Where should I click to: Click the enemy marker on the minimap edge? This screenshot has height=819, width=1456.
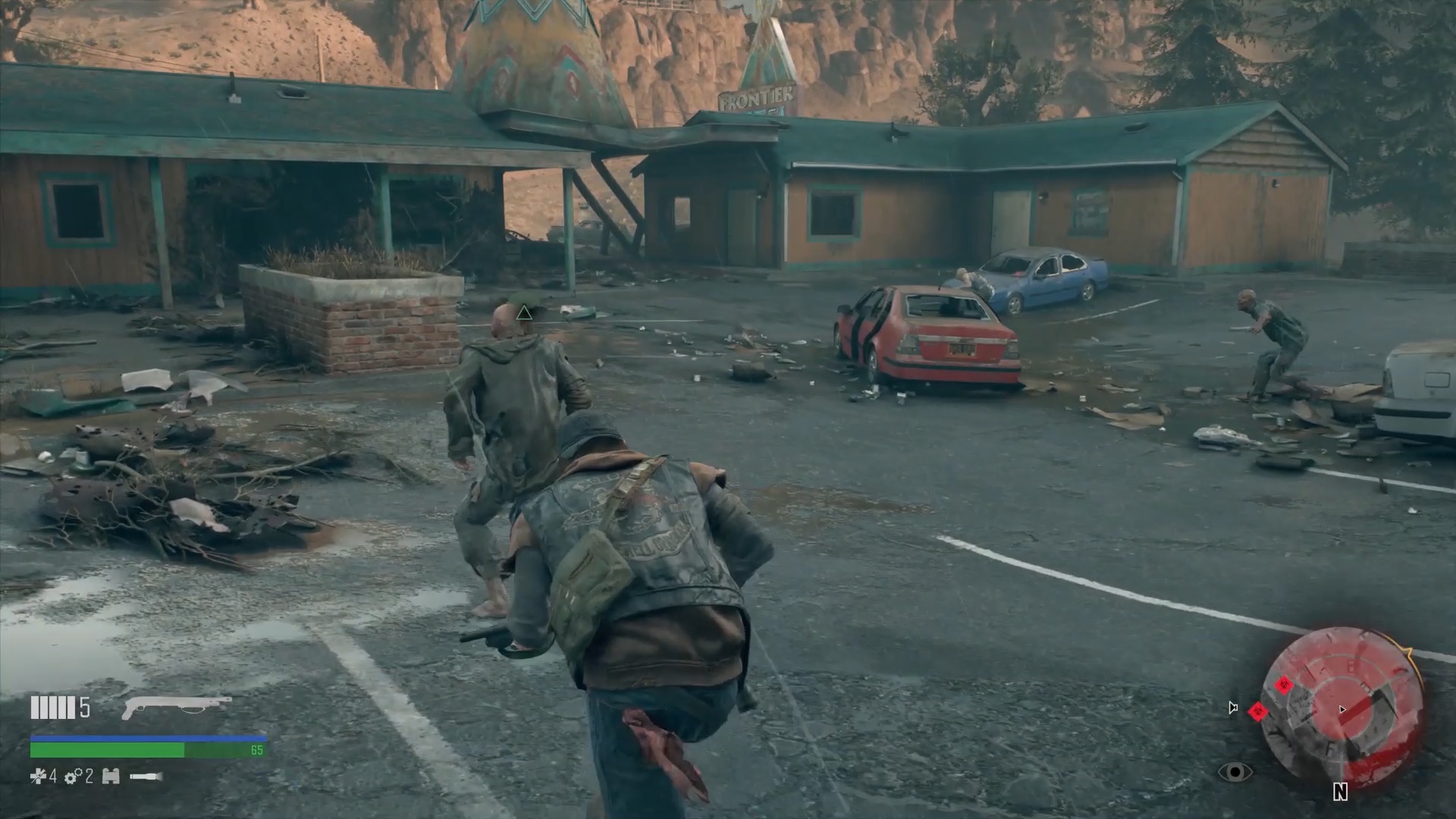click(1284, 686)
